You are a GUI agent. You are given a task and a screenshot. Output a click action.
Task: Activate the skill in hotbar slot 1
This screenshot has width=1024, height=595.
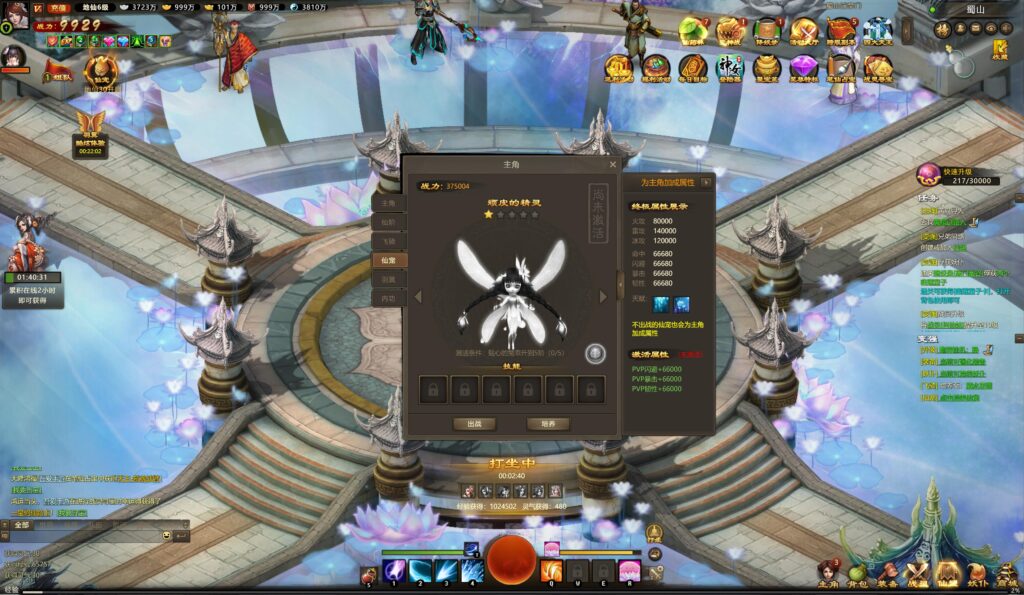pyautogui.click(x=395, y=571)
